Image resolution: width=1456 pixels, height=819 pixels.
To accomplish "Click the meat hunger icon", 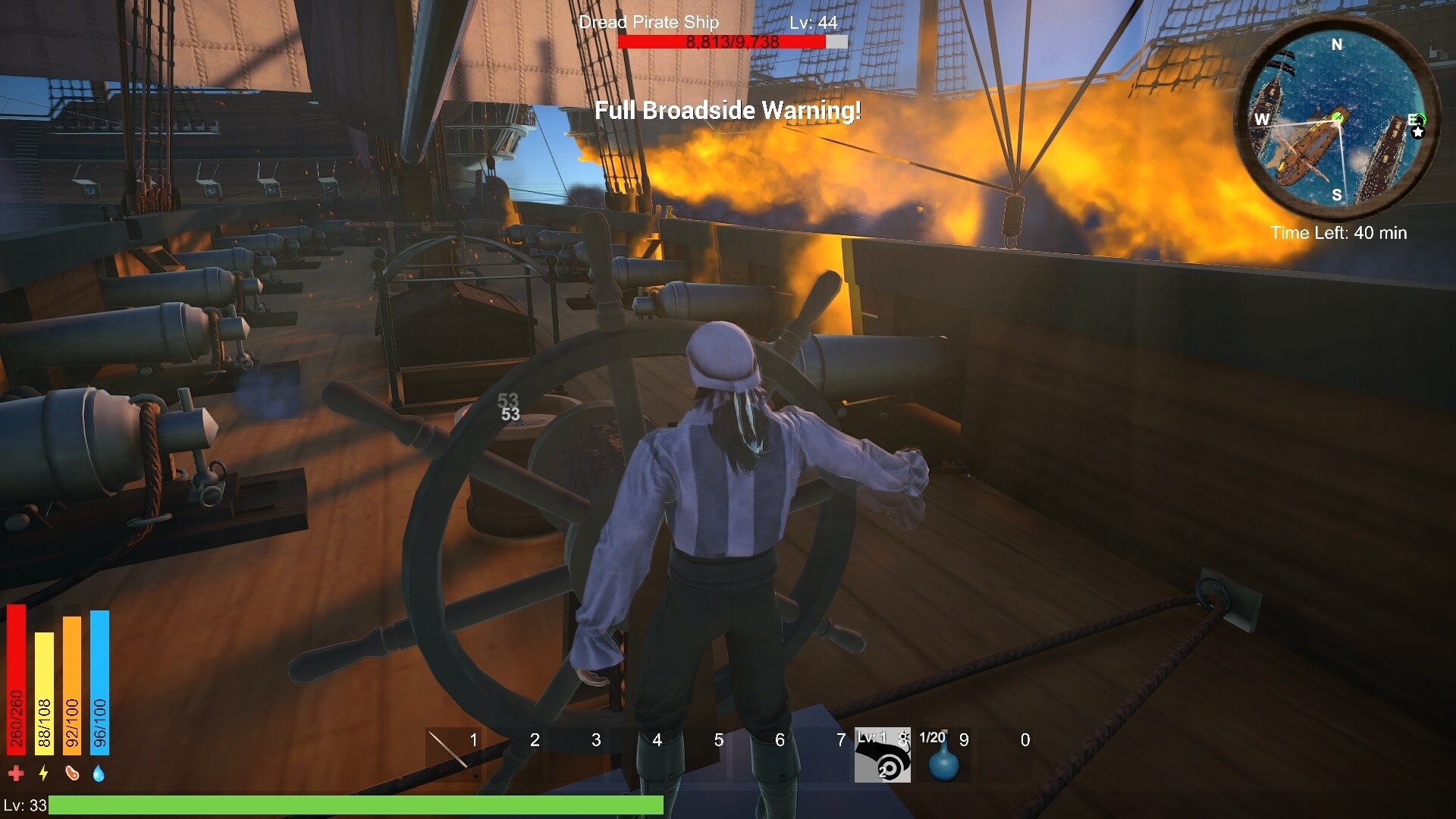I will point(73,771).
